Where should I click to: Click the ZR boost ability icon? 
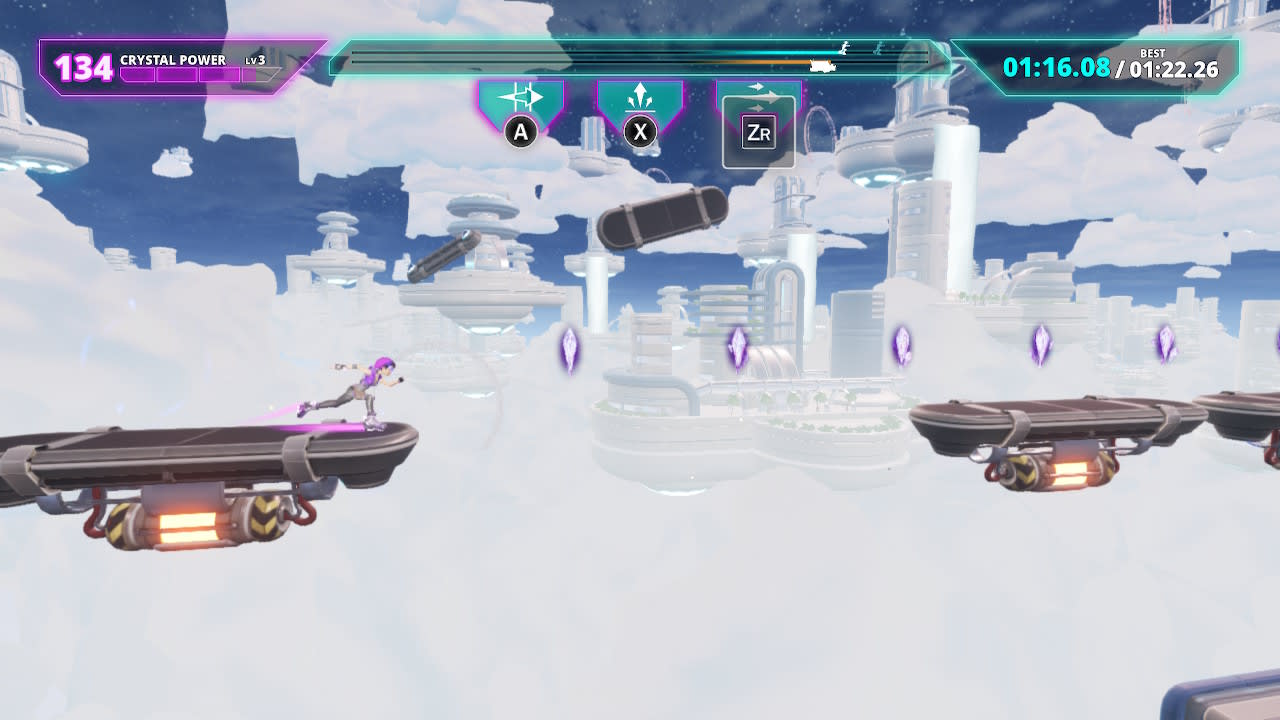click(758, 131)
